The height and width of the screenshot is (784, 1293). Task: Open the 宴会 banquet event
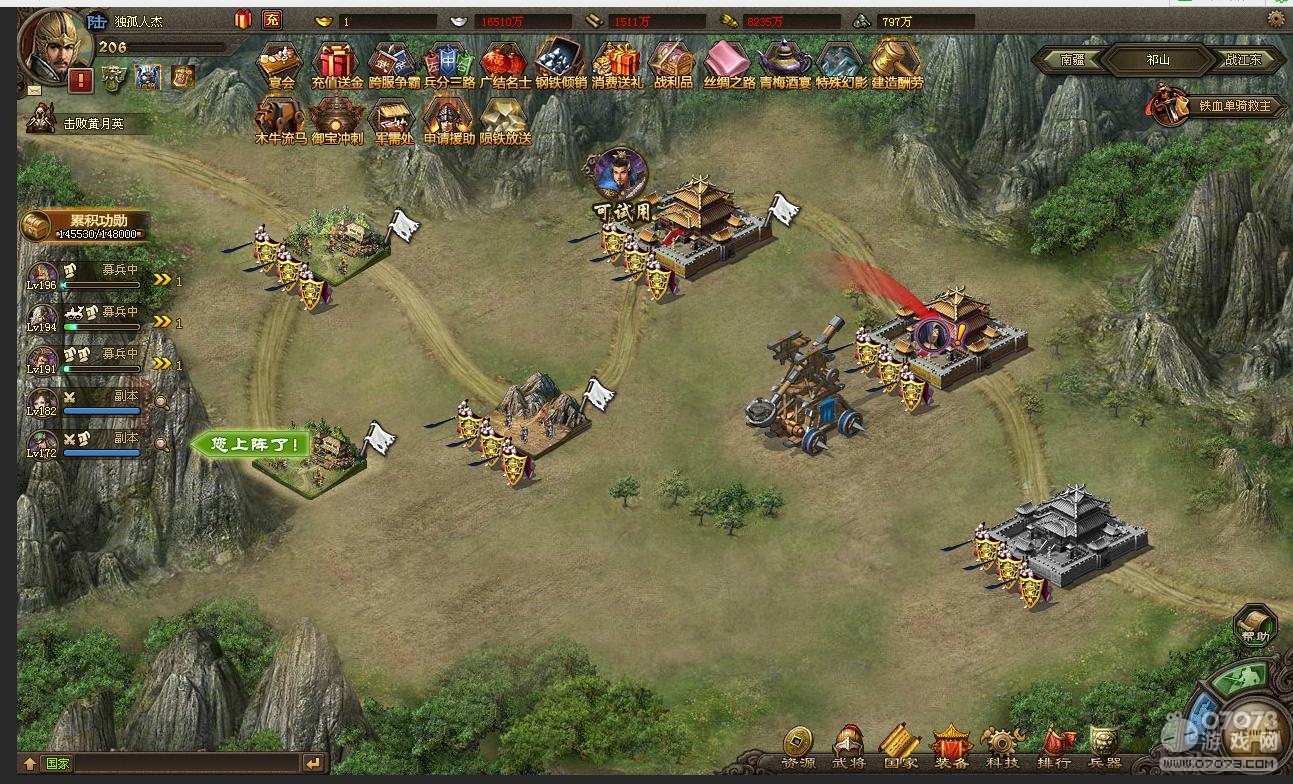(281, 62)
